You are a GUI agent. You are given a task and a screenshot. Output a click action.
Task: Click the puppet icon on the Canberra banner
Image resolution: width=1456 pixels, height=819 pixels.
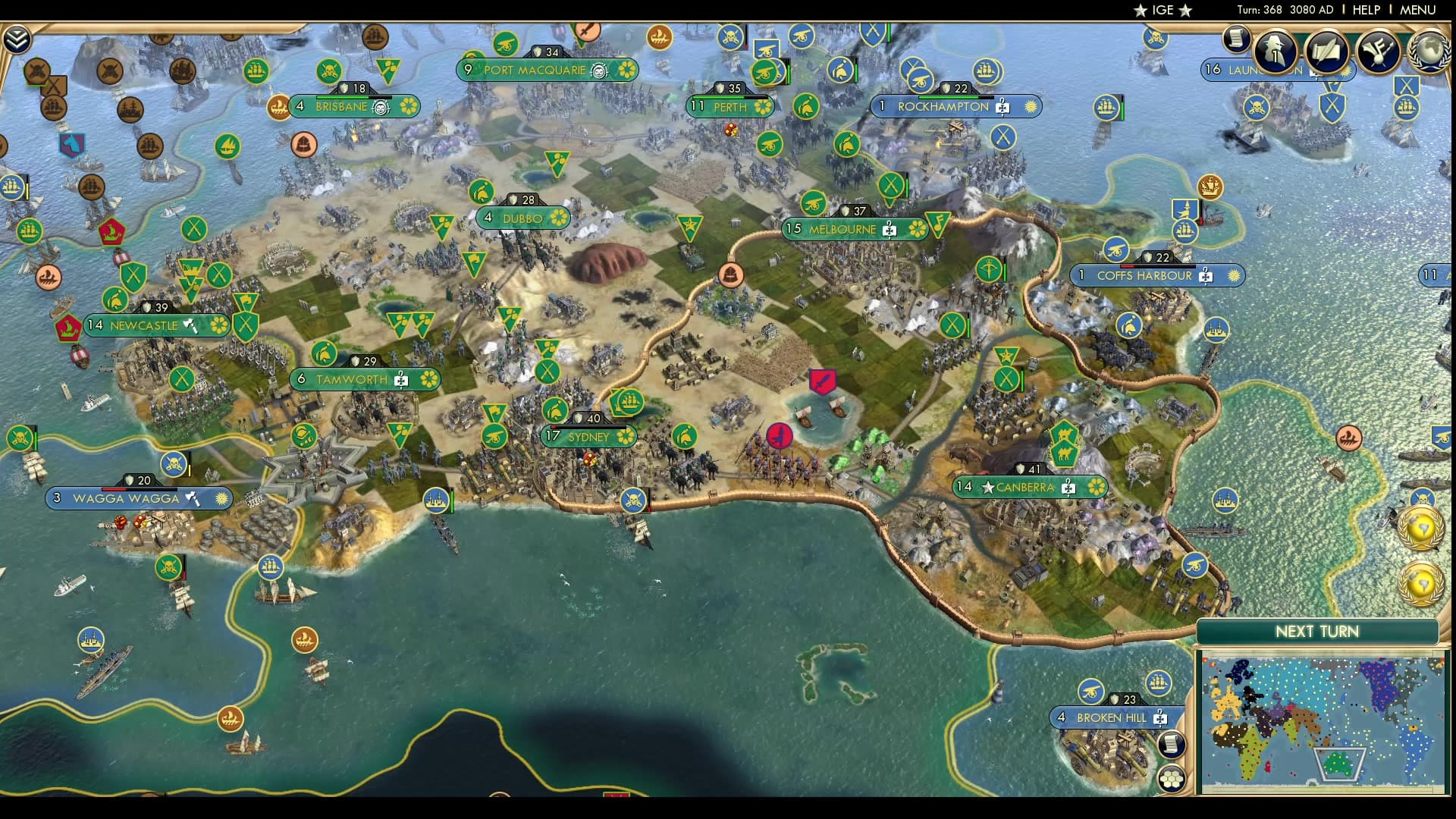click(x=1068, y=488)
